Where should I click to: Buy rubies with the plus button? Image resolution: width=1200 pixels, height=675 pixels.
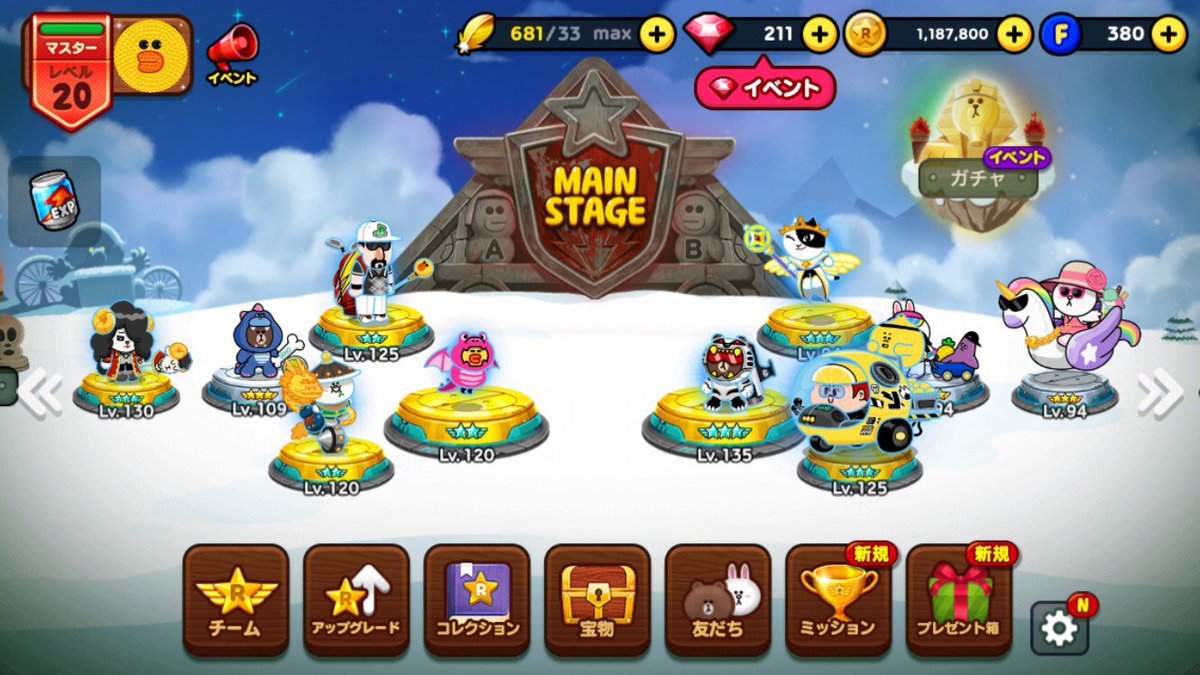[x=819, y=34]
